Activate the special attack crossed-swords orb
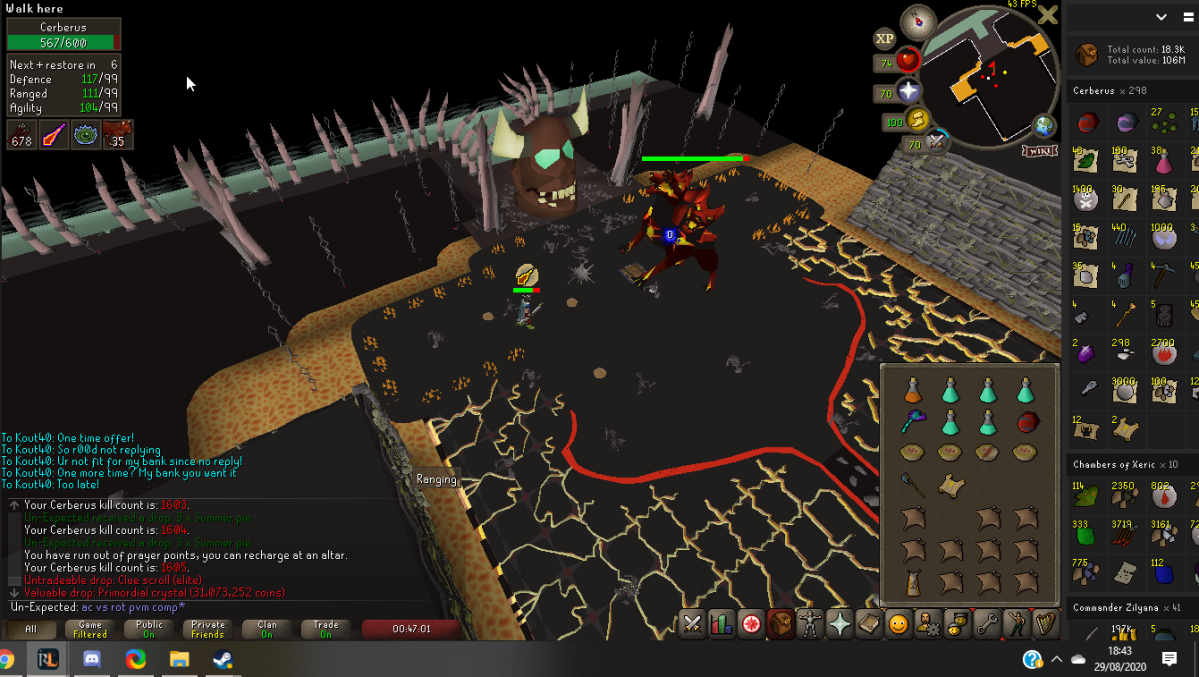Screen dimensions: 1199x677 click(x=936, y=143)
